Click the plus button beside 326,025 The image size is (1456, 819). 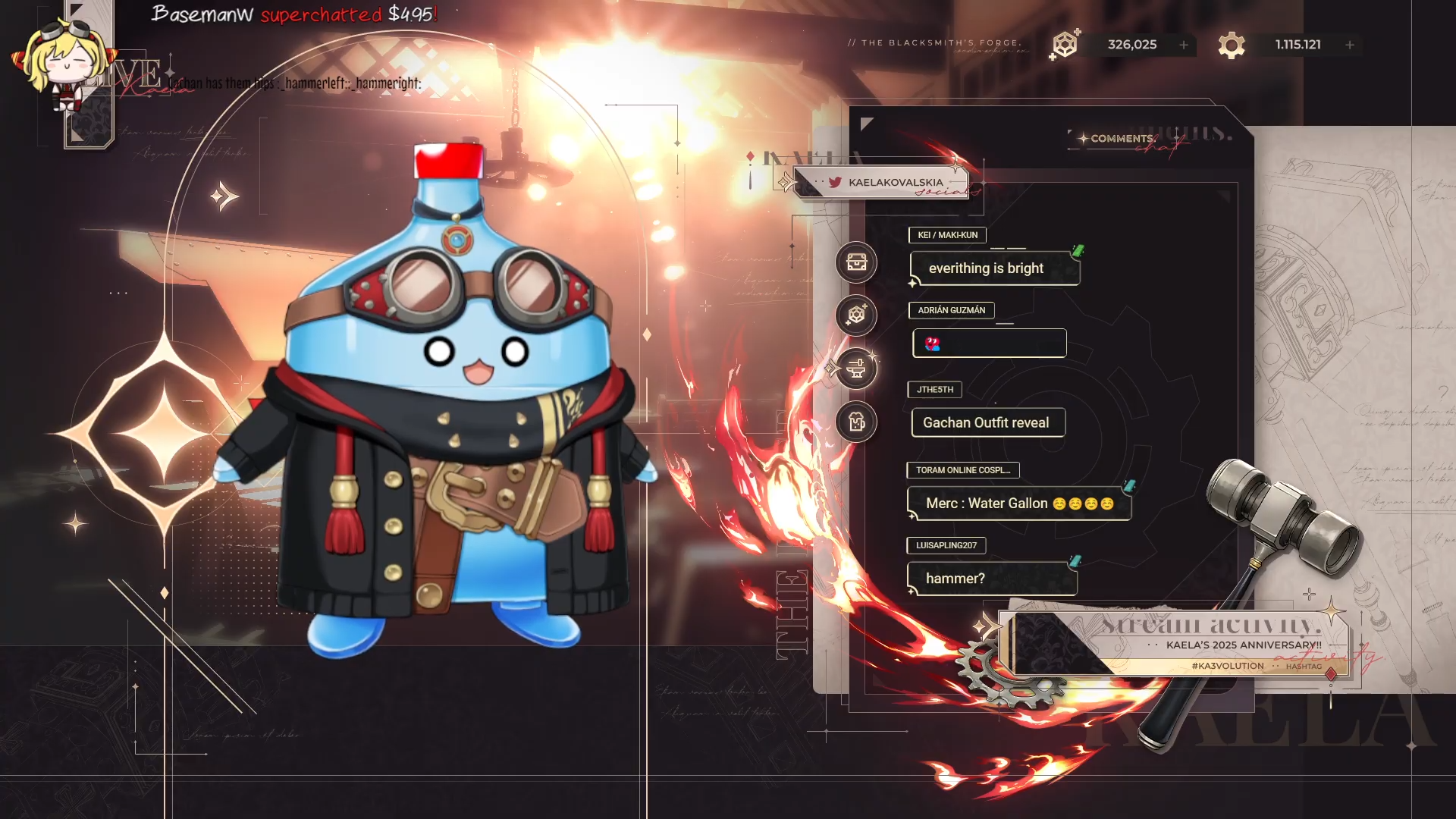1184,45
